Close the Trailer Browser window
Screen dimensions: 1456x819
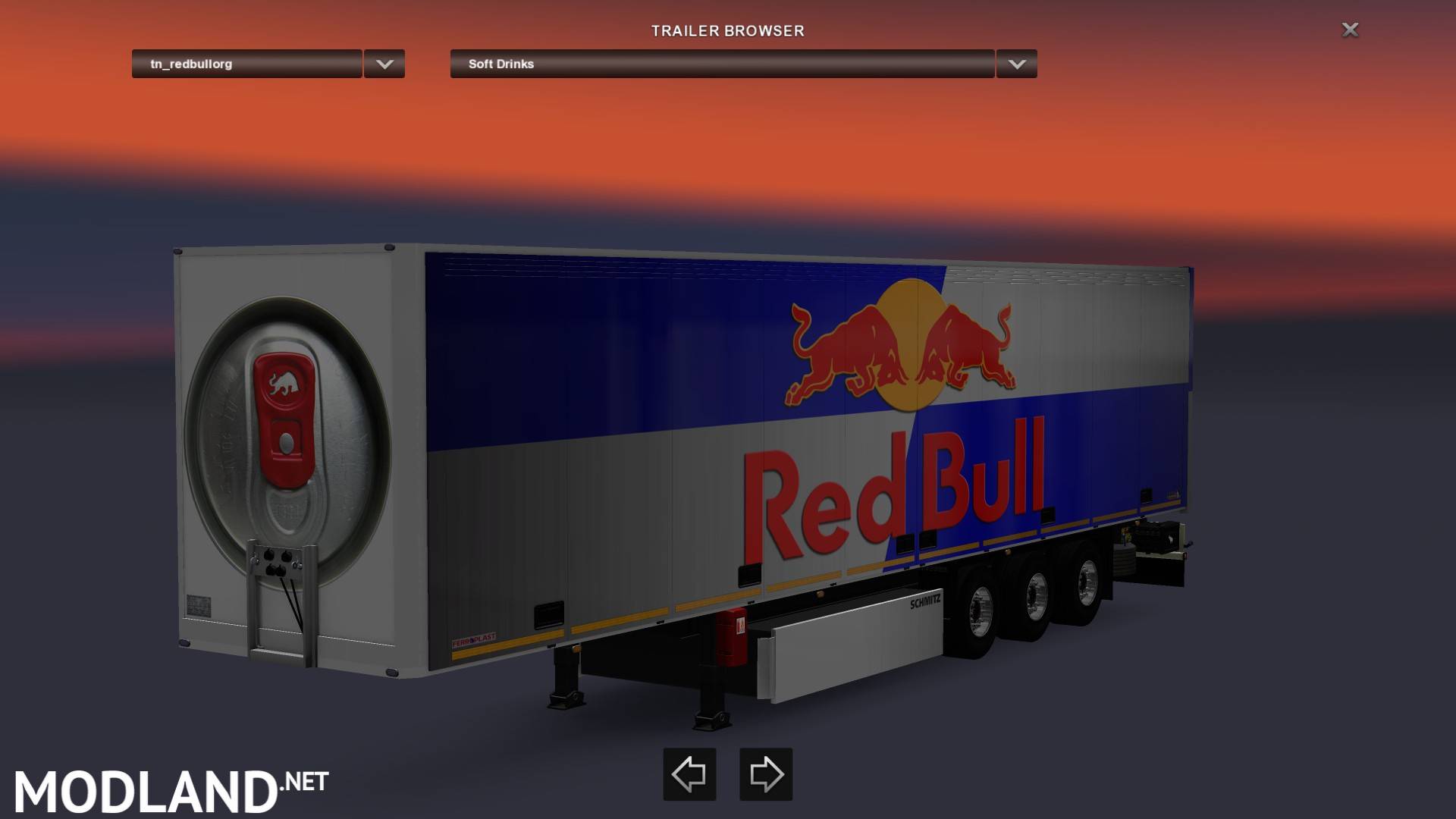1350,30
